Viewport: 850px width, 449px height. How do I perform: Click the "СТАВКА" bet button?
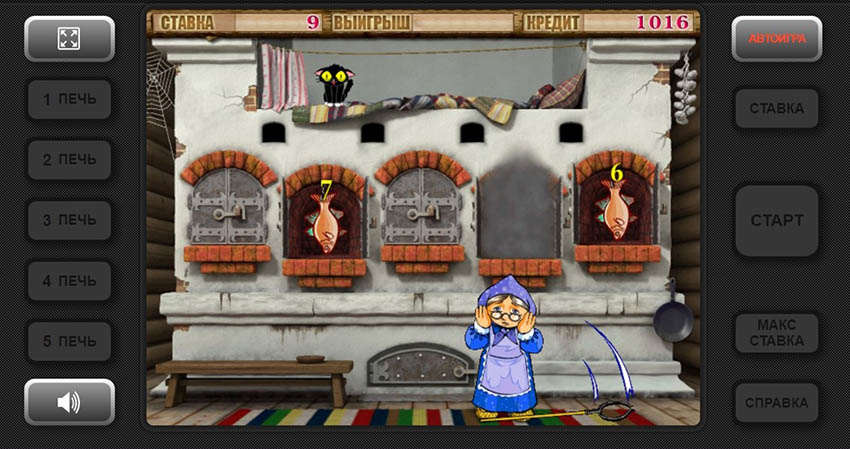point(777,108)
